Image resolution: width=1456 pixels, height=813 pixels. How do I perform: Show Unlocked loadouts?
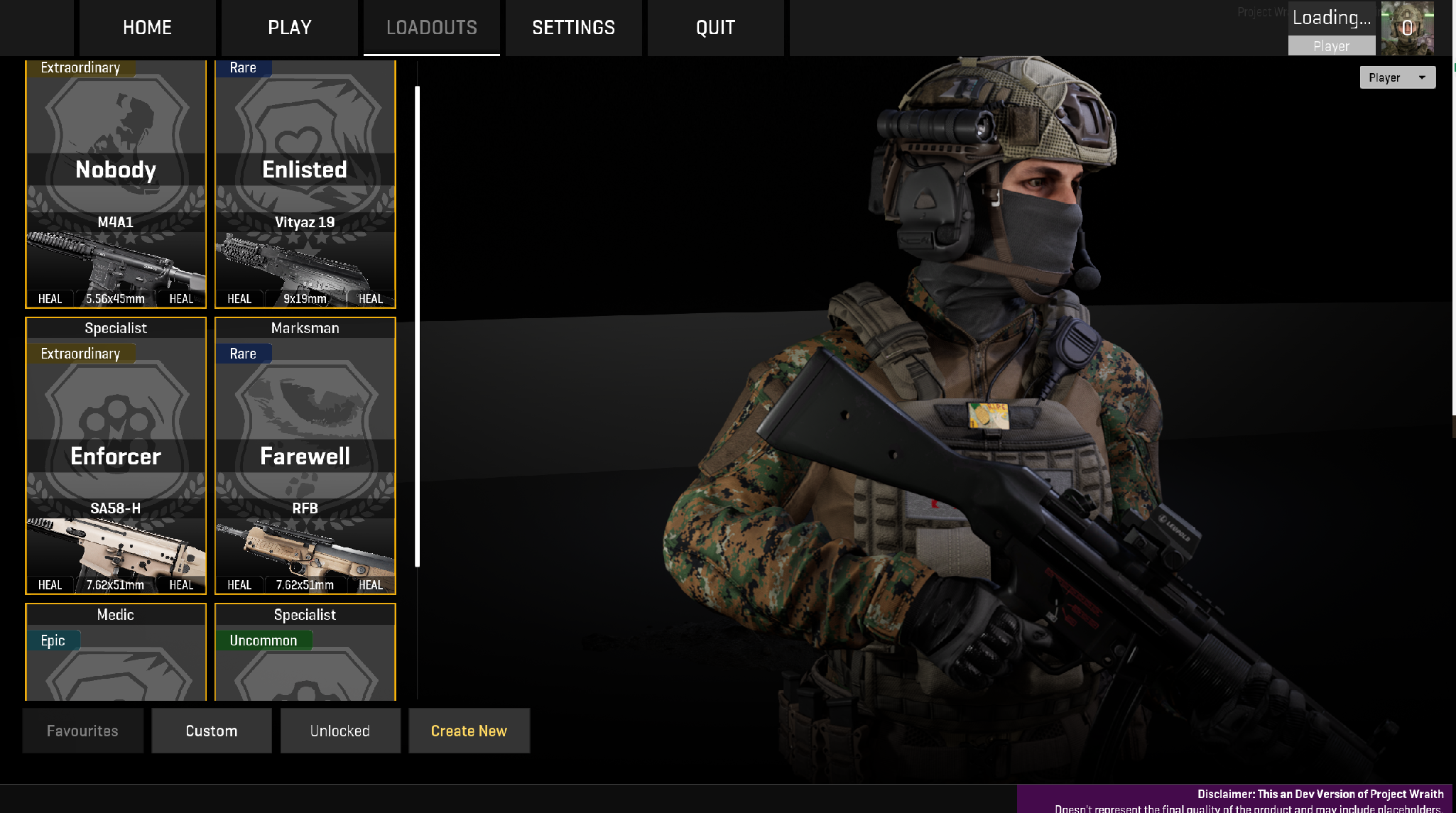coord(340,731)
